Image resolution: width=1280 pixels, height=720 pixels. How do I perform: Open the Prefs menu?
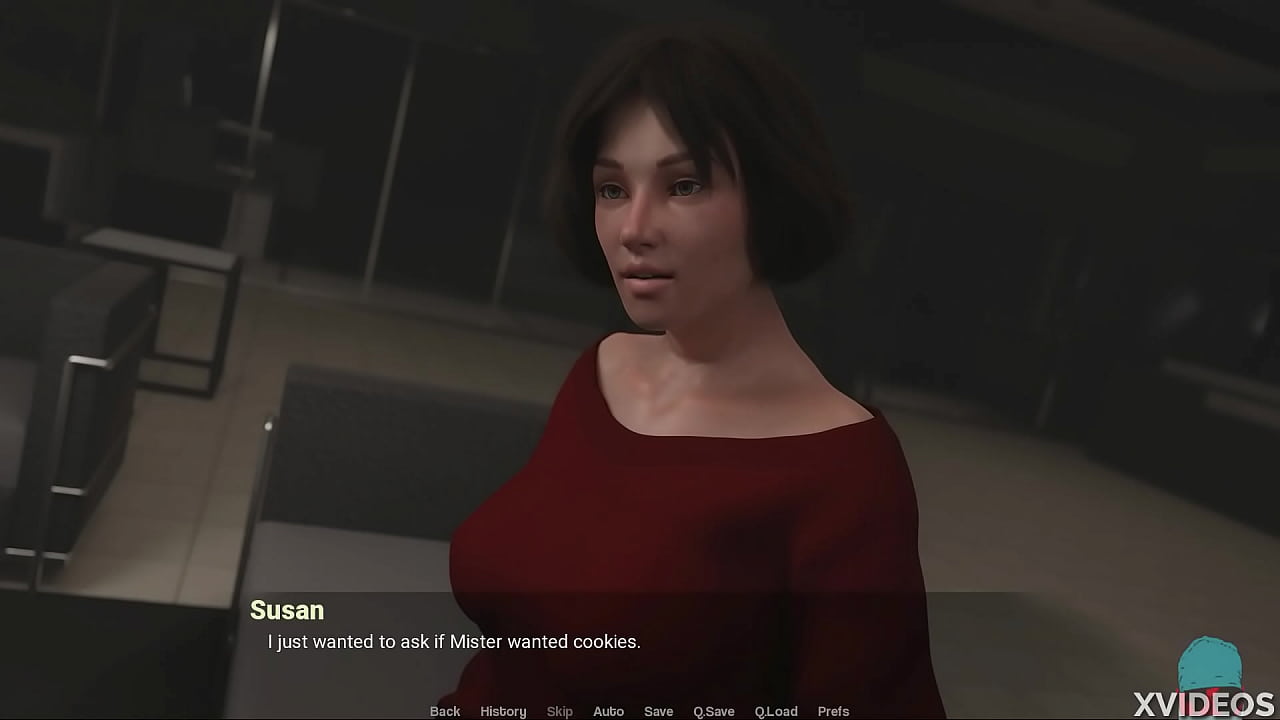[x=833, y=711]
